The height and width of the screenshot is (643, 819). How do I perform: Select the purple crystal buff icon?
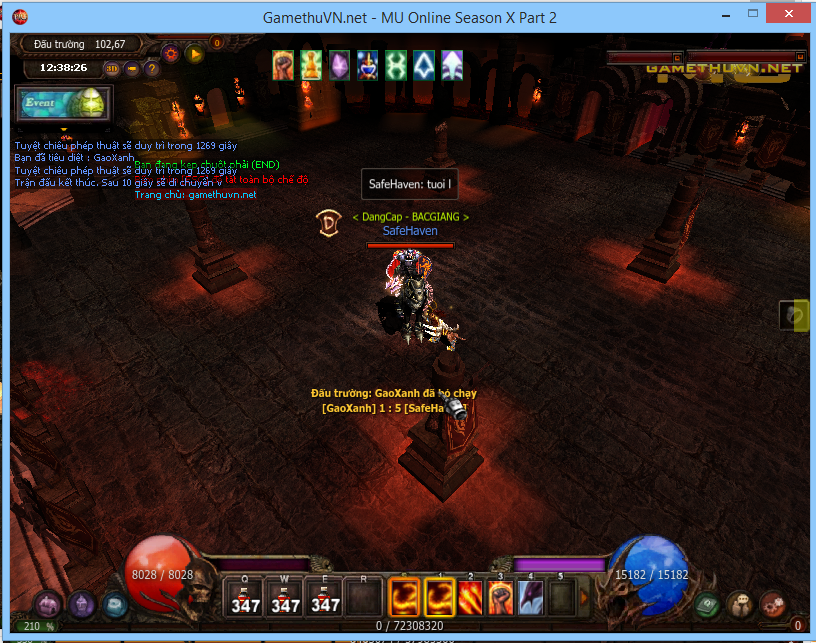click(x=340, y=65)
